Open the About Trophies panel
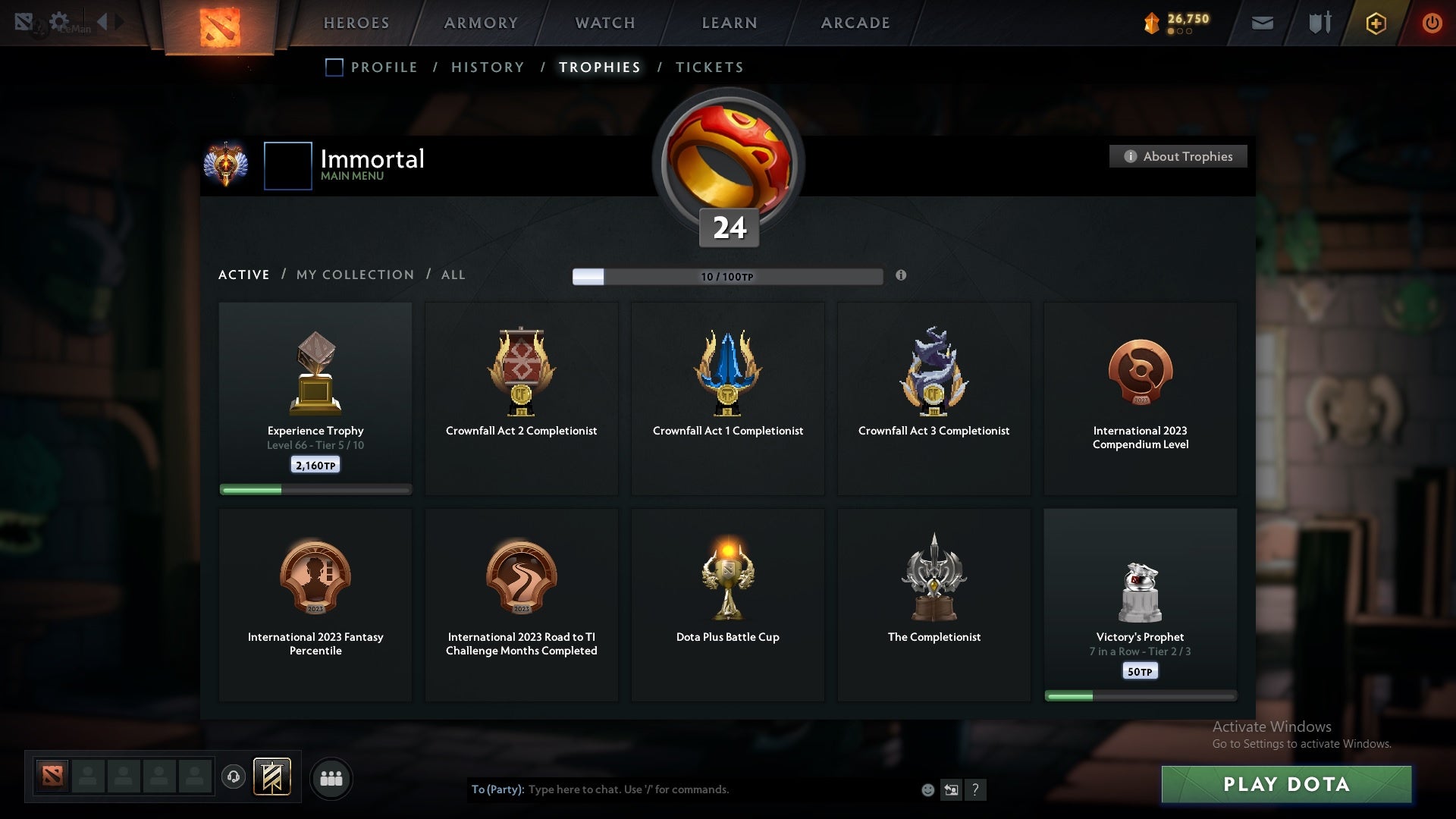 (1178, 156)
